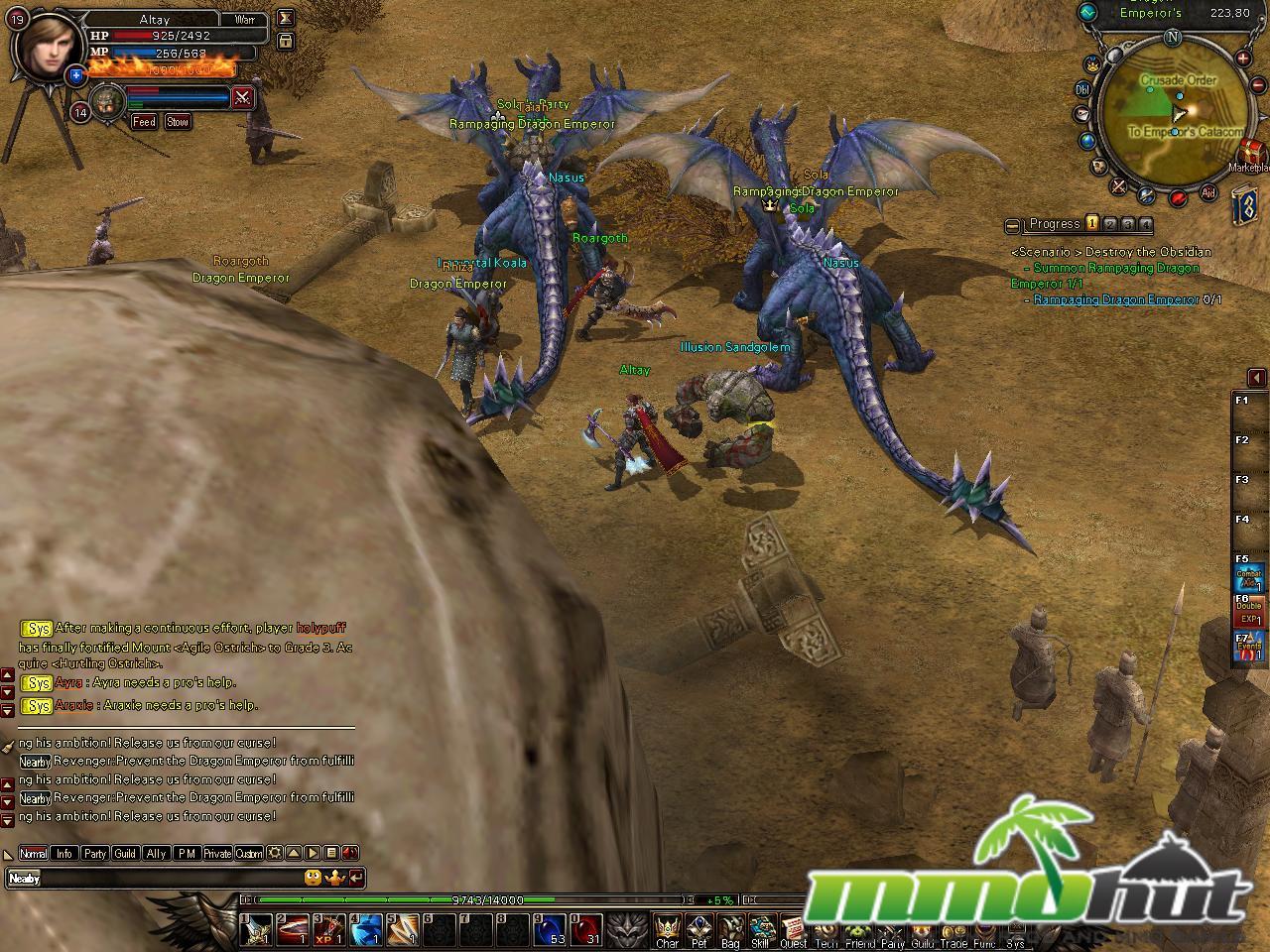Click the Aid button under the minimap

coord(1208,191)
